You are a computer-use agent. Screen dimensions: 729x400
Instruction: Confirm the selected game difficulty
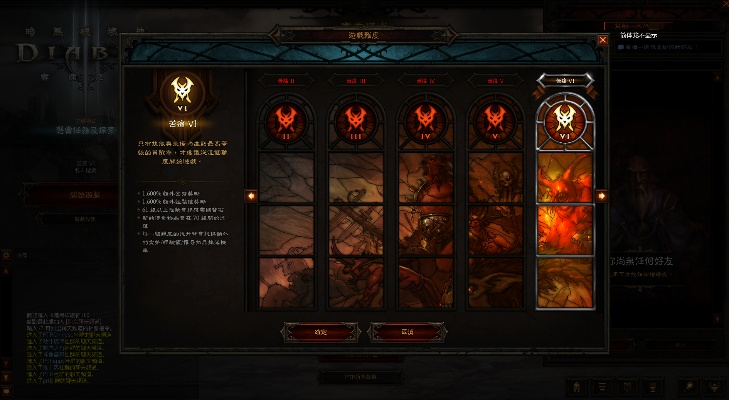[x=320, y=331]
